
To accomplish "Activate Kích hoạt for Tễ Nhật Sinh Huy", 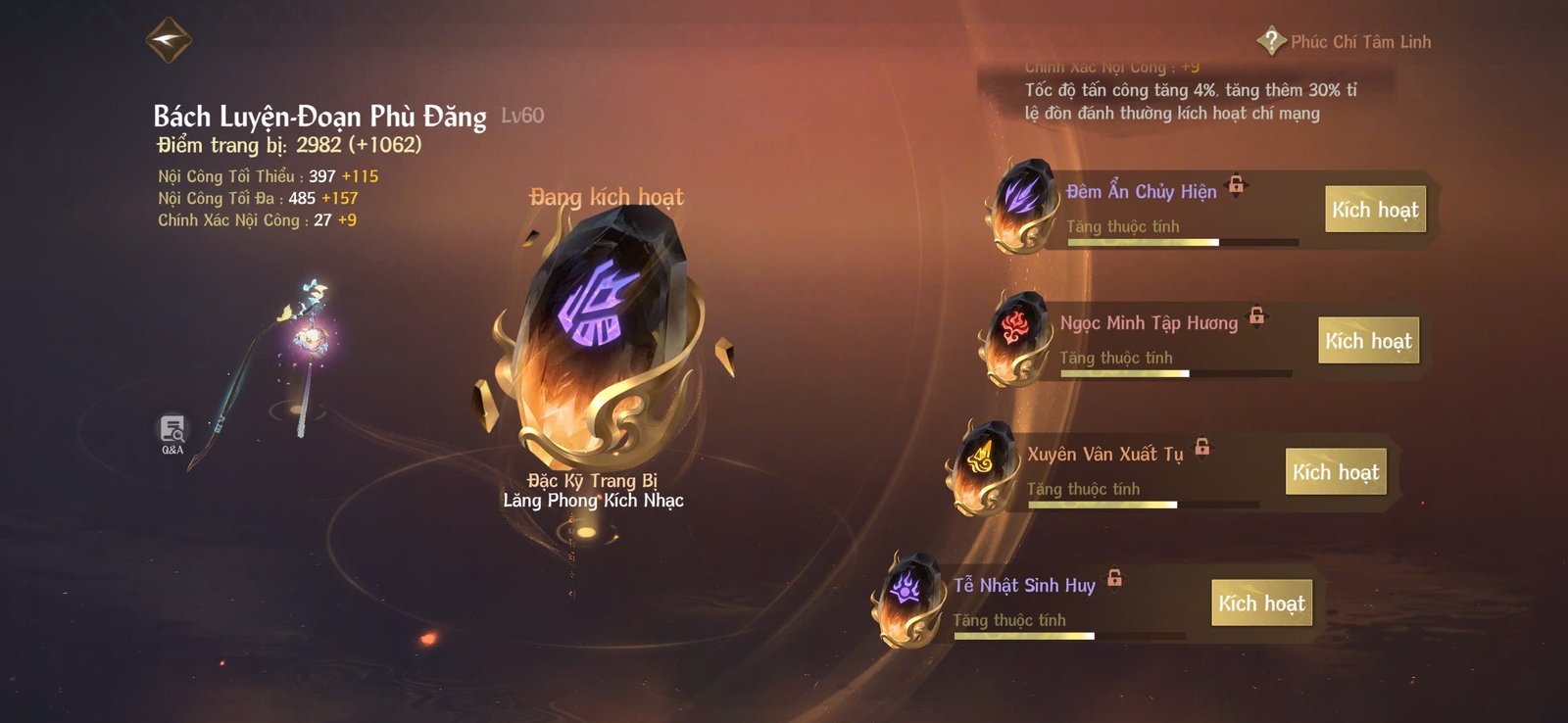I will coord(1262,603).
